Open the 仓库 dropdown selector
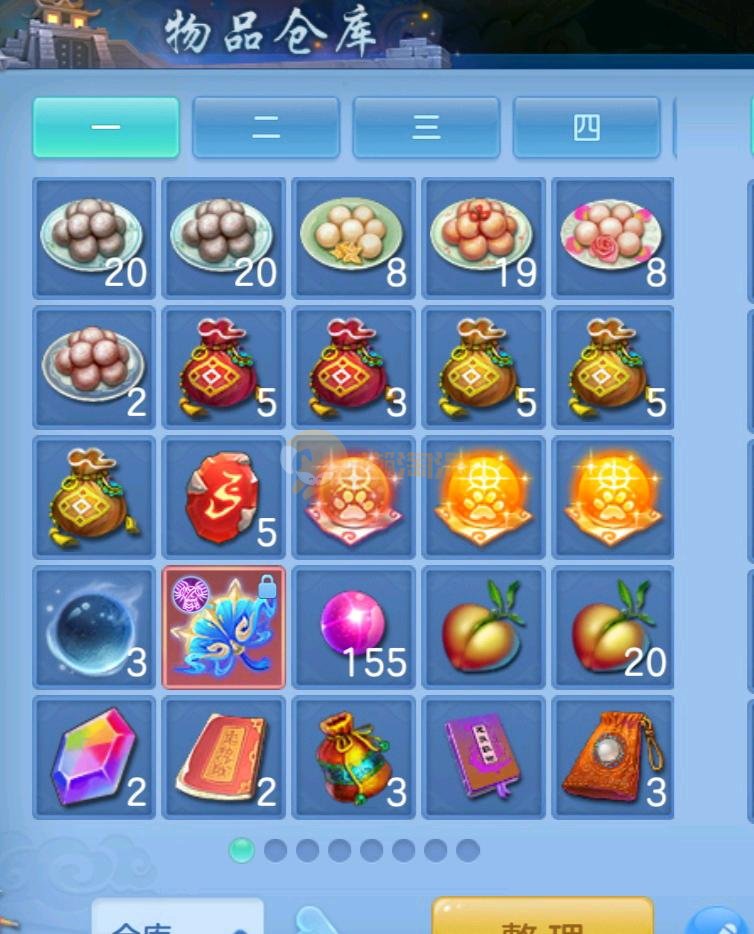Screen dimensions: 754x934 coord(178,920)
